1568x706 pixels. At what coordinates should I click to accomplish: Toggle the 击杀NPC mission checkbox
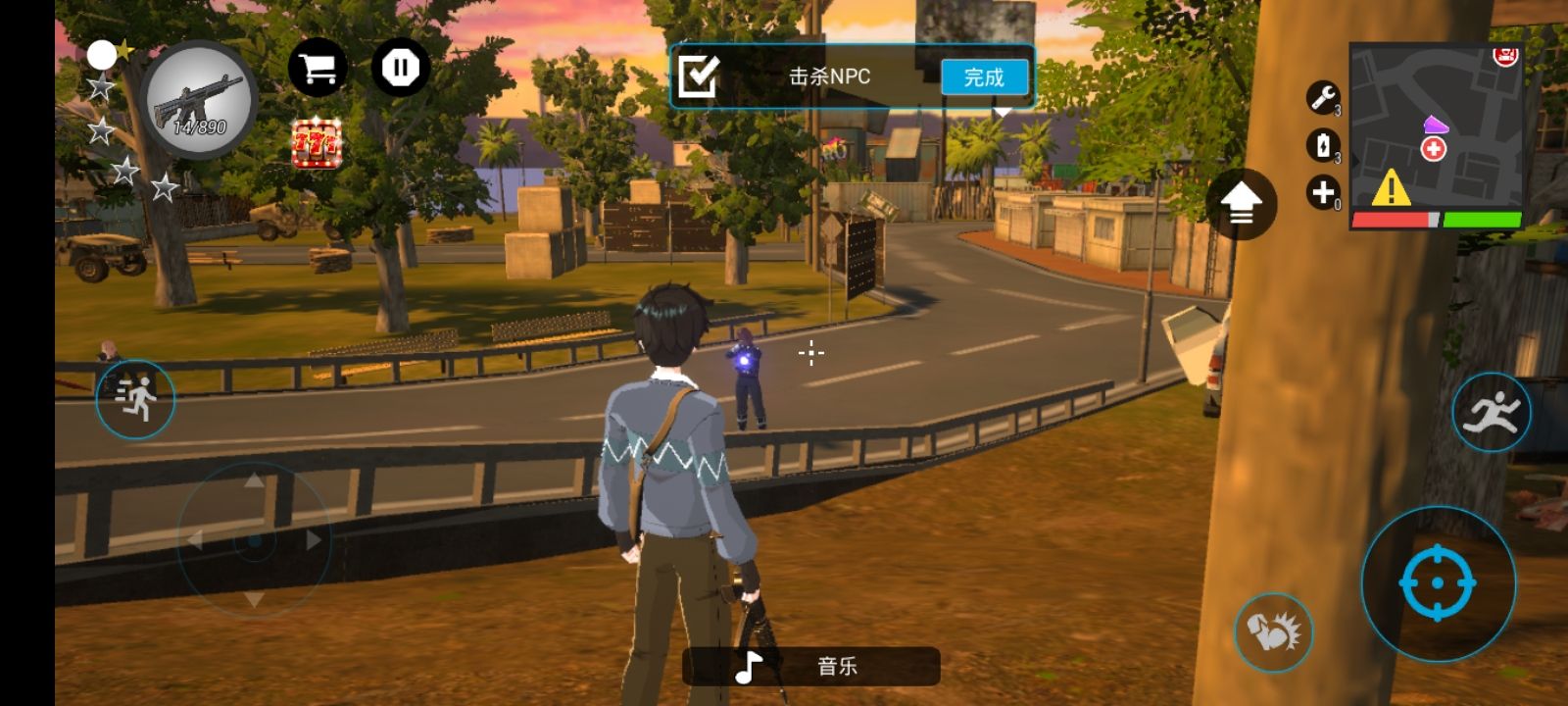tap(699, 76)
